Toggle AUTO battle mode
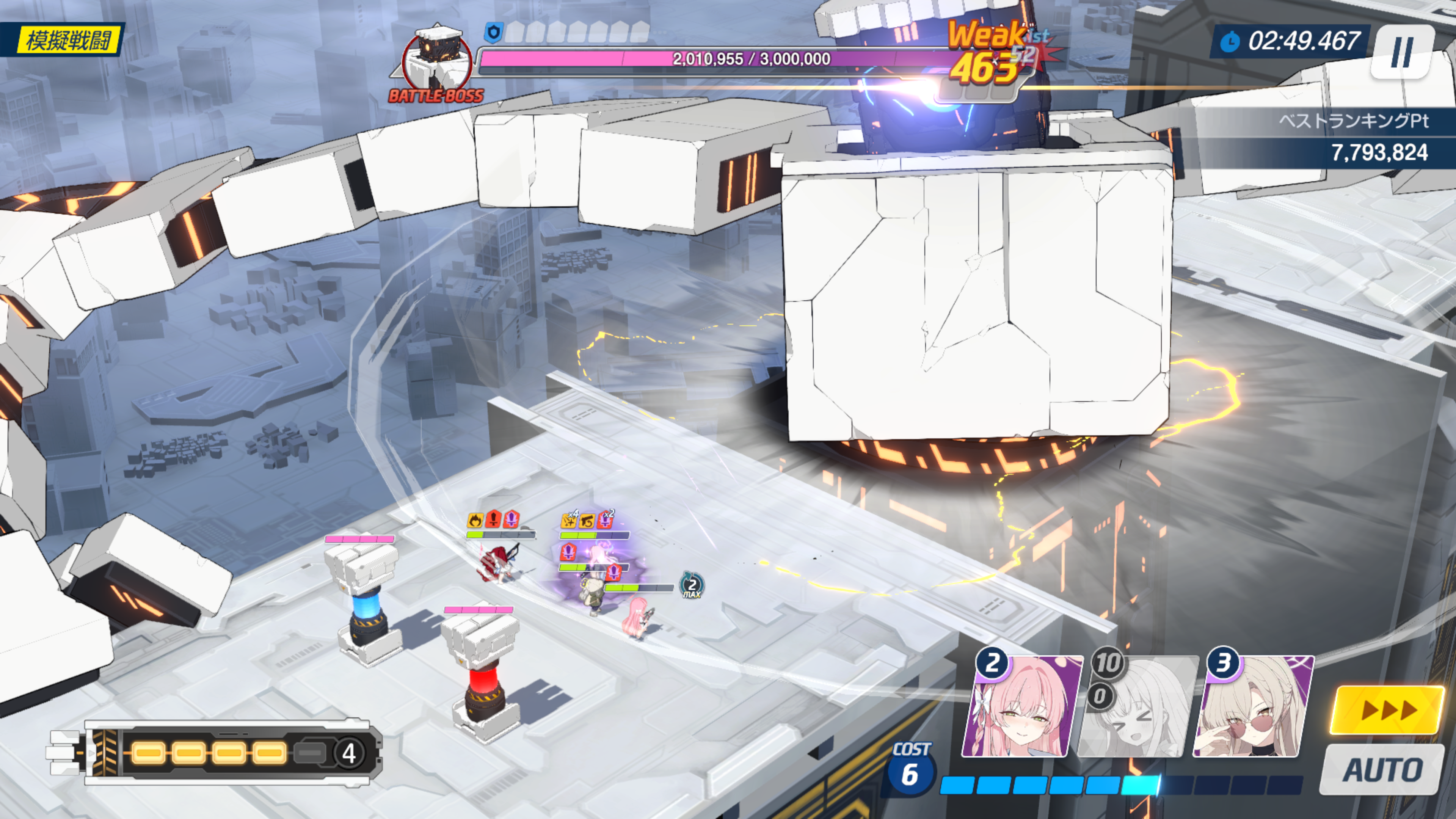 [1382, 770]
